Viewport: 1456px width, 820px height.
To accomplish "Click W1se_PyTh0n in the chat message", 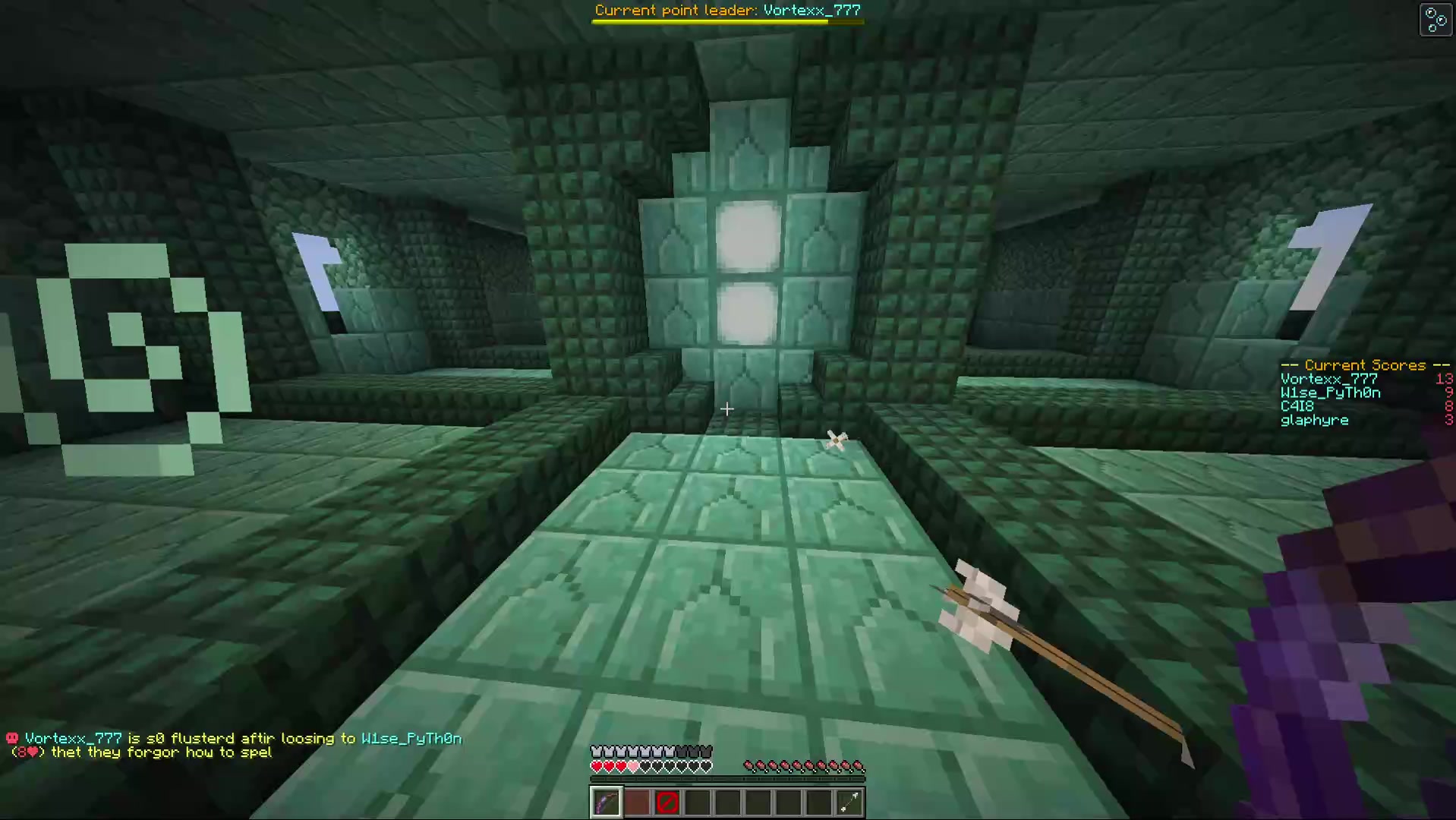I will pyautogui.click(x=412, y=737).
